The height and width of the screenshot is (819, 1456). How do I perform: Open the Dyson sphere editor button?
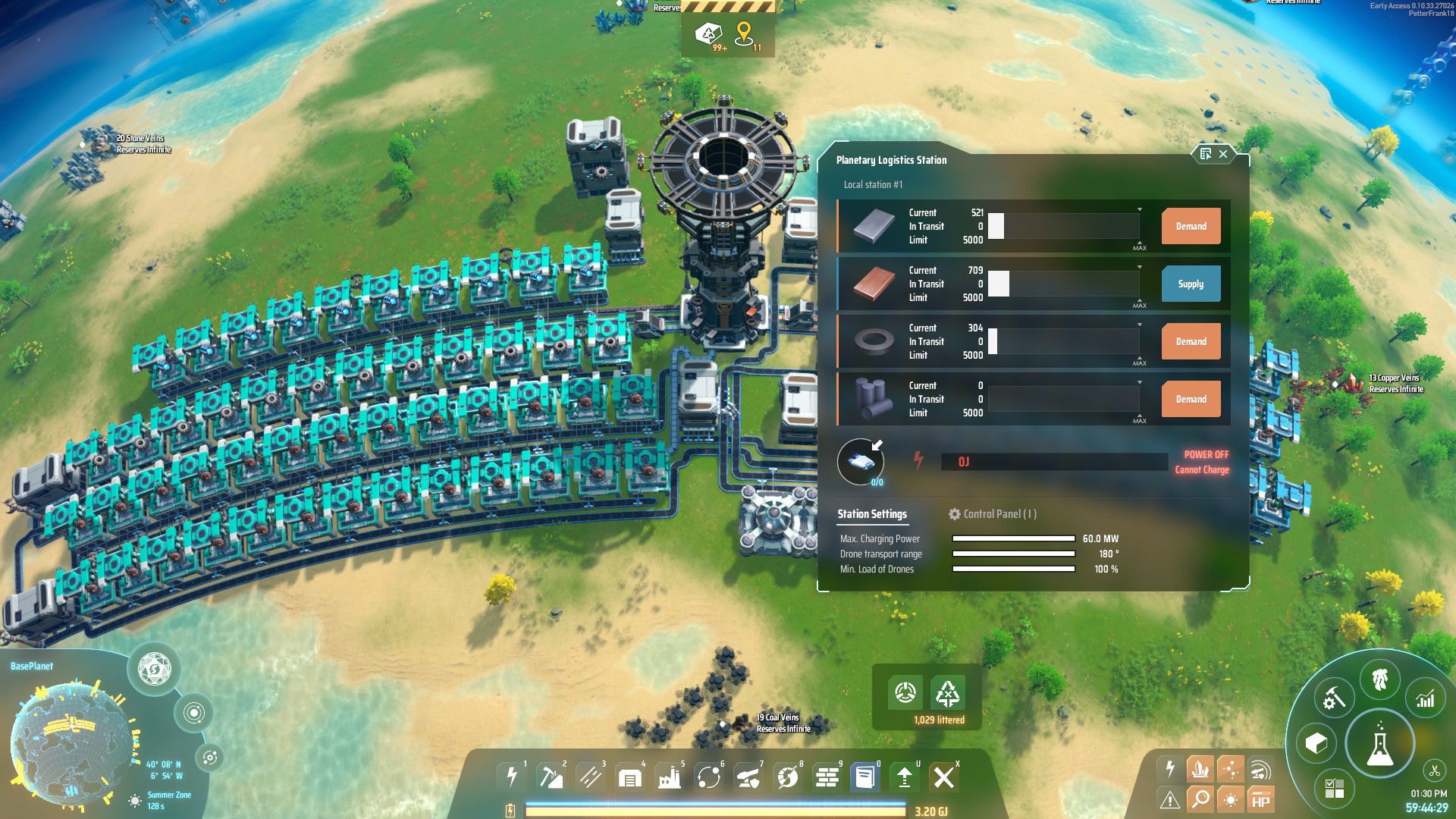[155, 669]
